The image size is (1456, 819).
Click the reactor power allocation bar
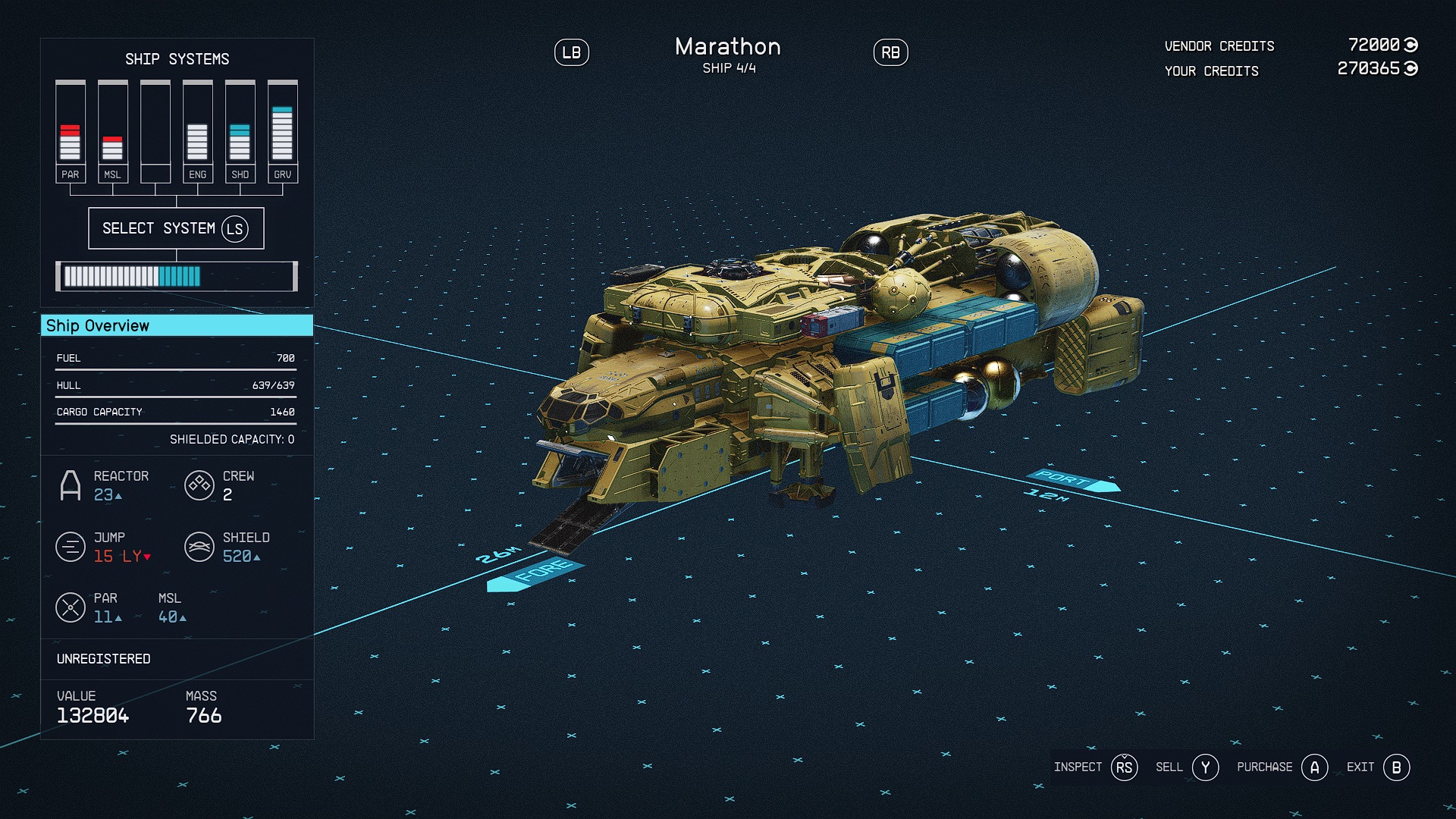(x=177, y=276)
